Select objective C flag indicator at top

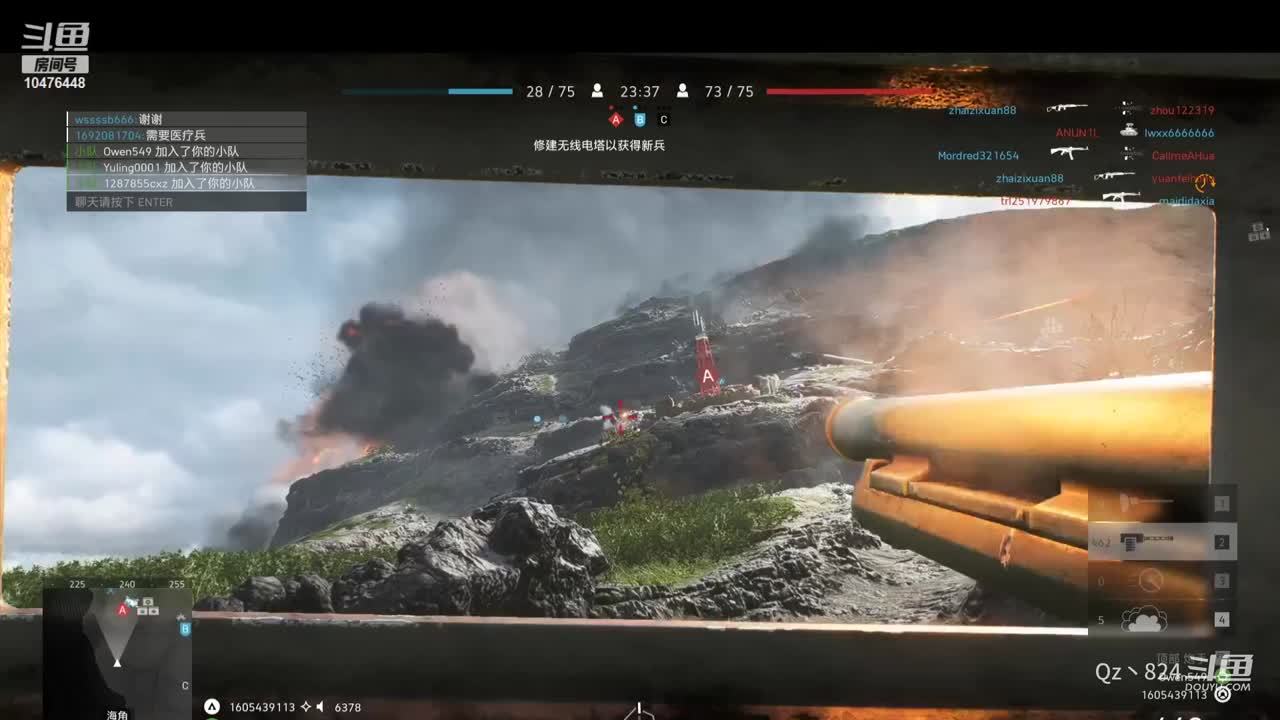point(663,120)
